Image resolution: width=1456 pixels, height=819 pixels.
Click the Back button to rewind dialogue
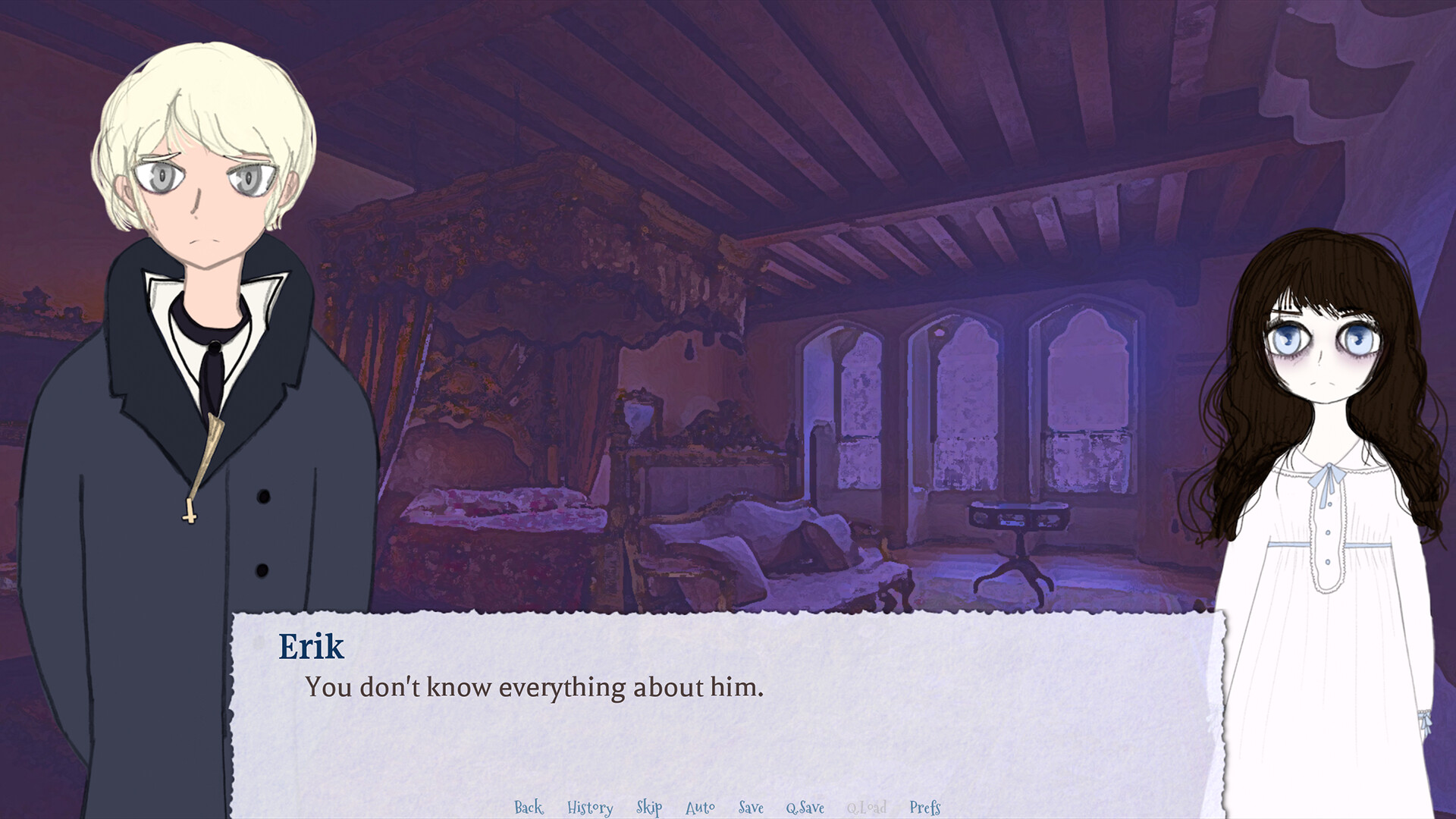point(528,808)
